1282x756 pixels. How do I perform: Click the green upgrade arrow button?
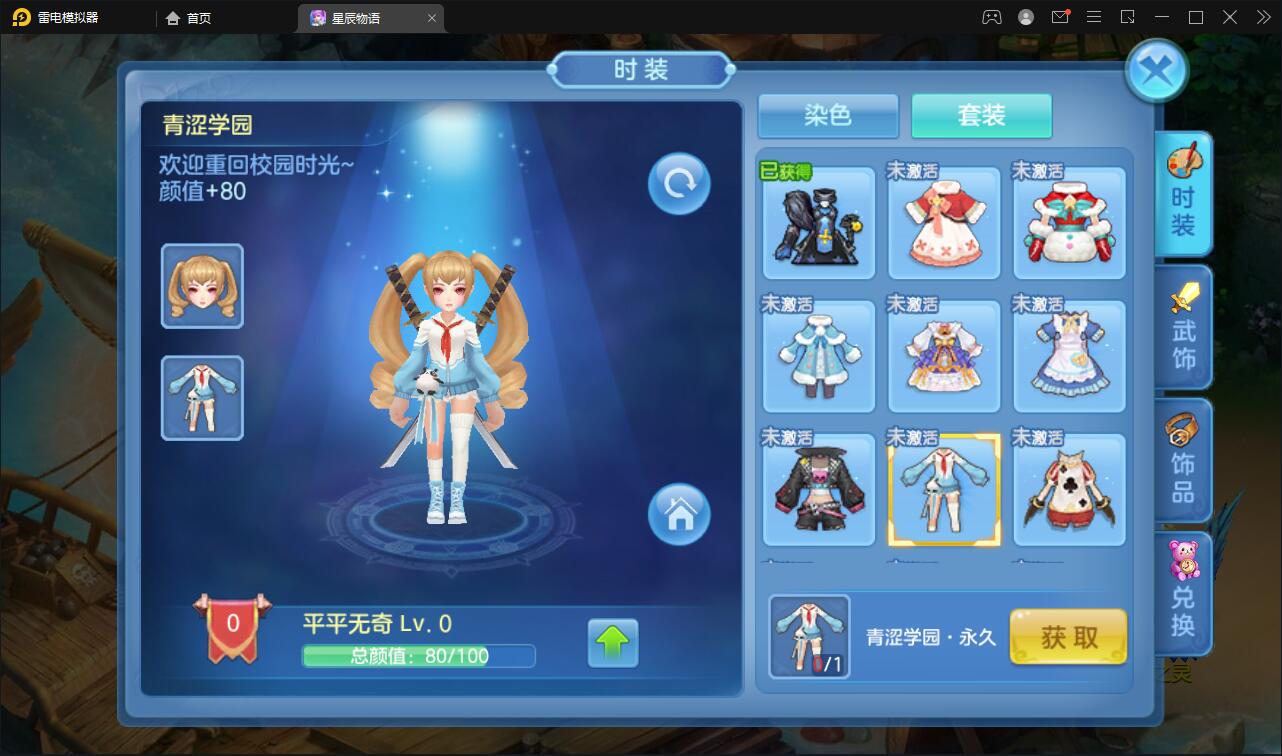(615, 644)
